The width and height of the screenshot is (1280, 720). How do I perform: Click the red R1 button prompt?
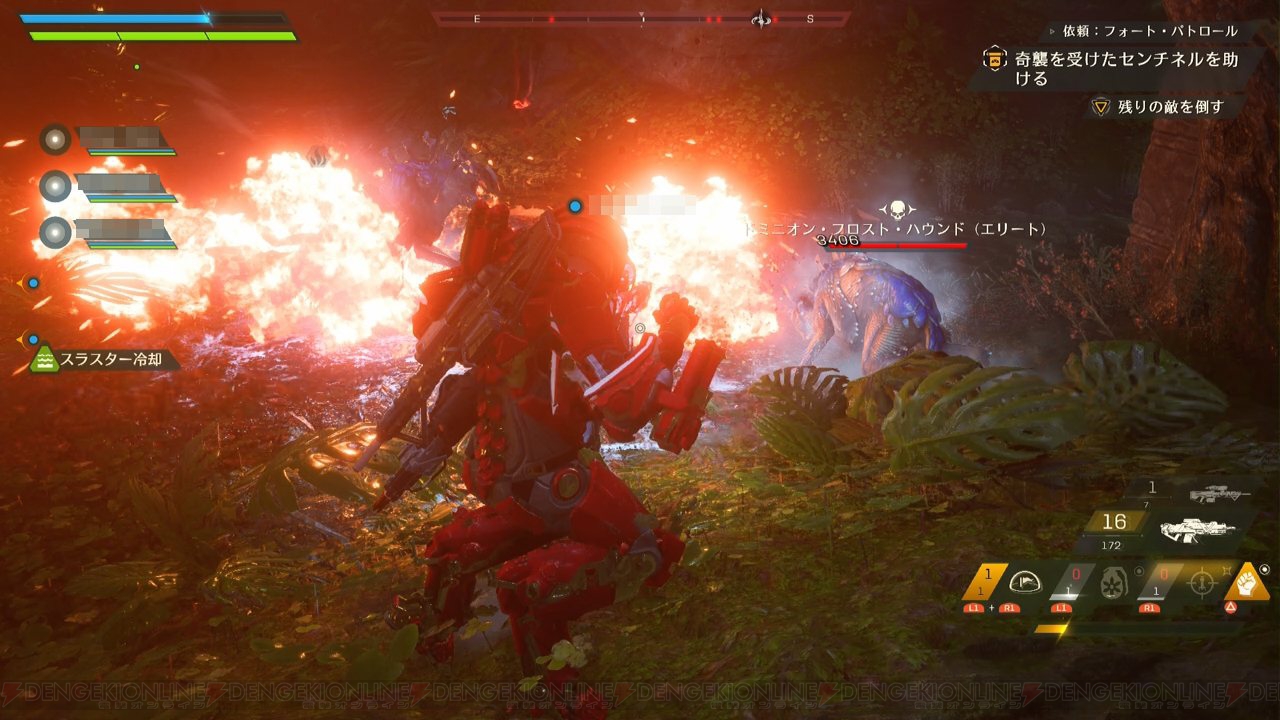(1151, 608)
